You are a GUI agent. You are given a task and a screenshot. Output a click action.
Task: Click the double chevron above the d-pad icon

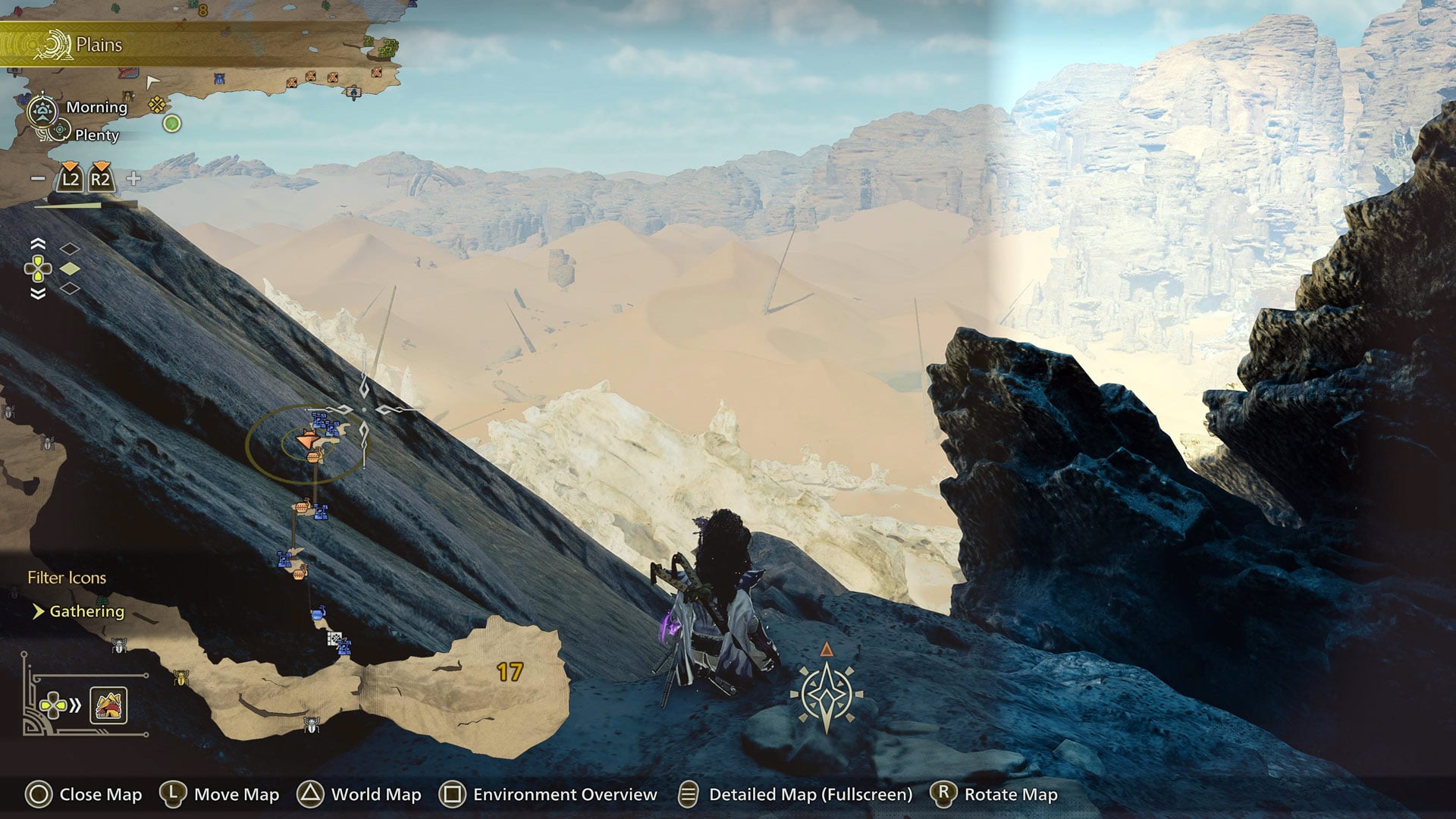pos(38,243)
